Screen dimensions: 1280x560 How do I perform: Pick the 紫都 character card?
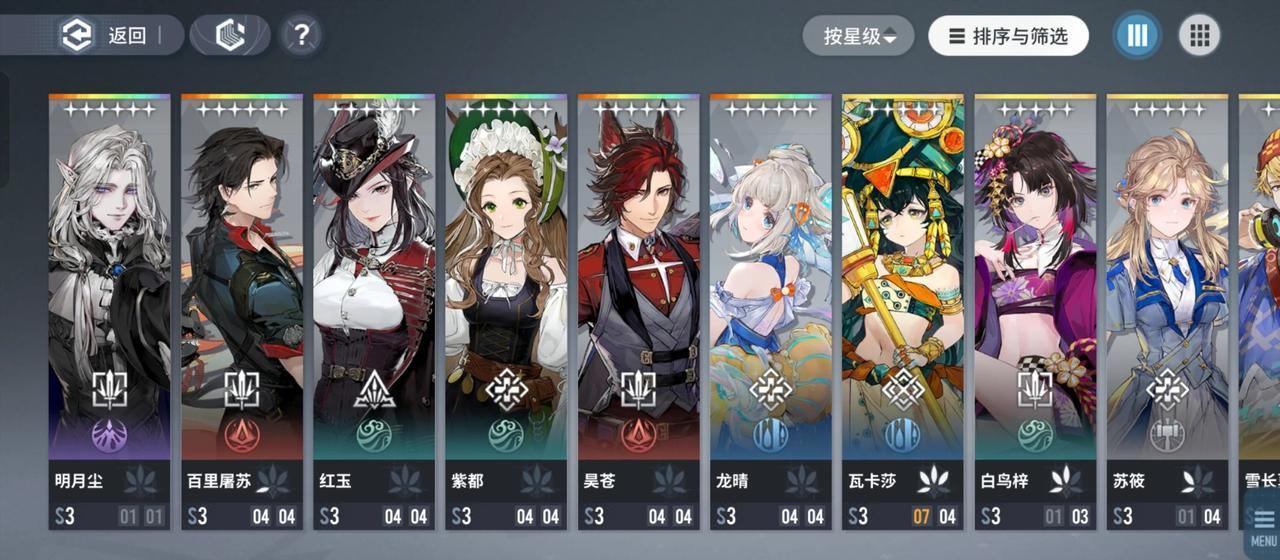click(x=506, y=300)
